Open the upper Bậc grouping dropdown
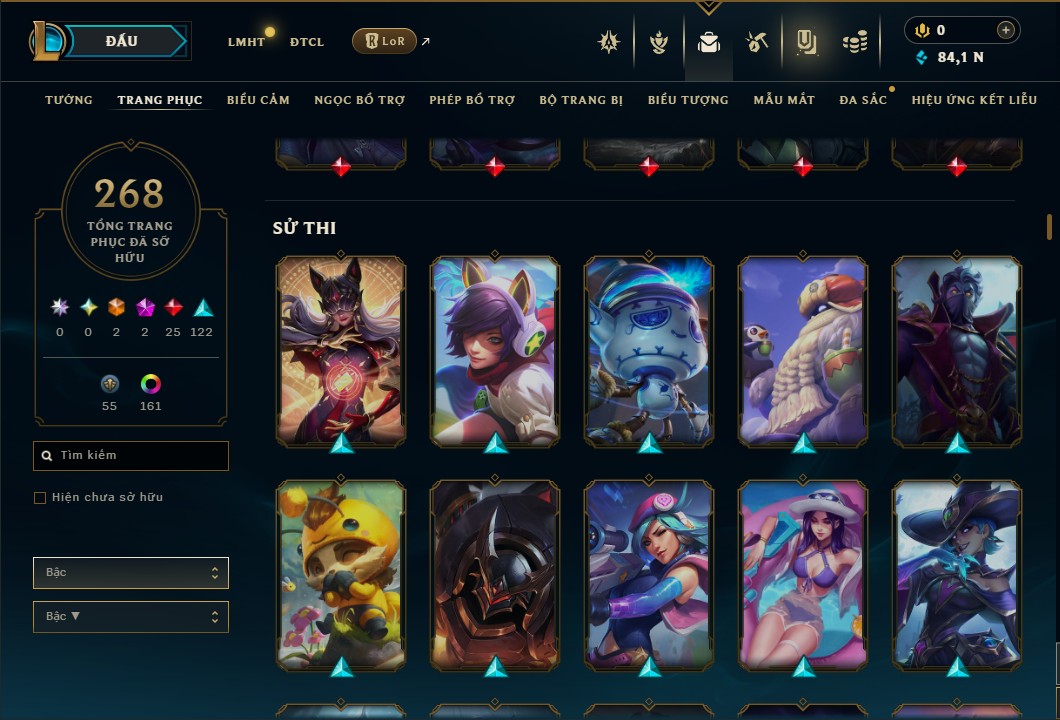1060x720 pixels. [131, 573]
